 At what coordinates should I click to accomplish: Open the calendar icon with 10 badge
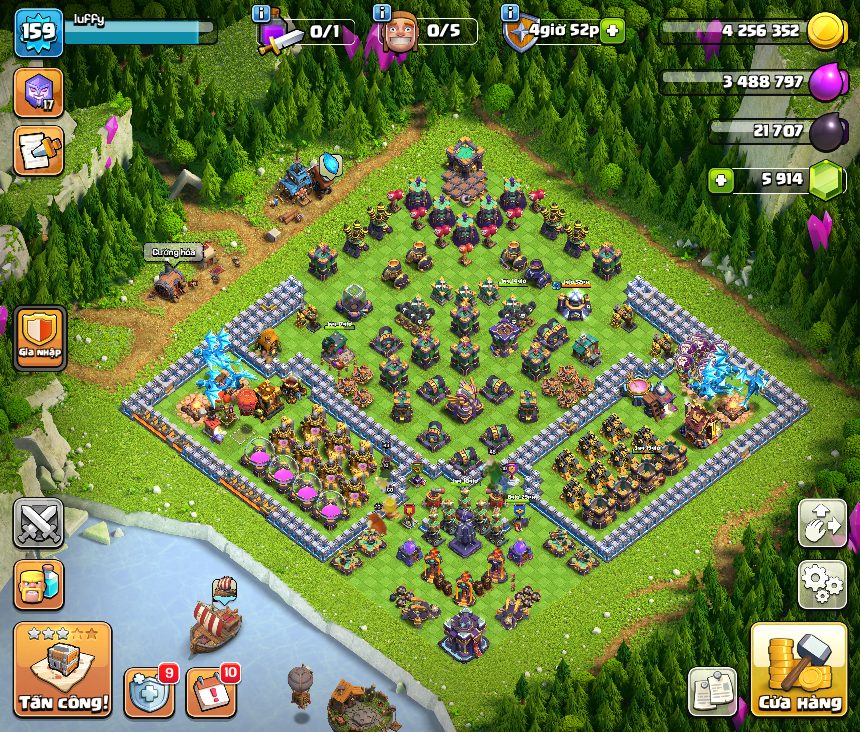211,691
